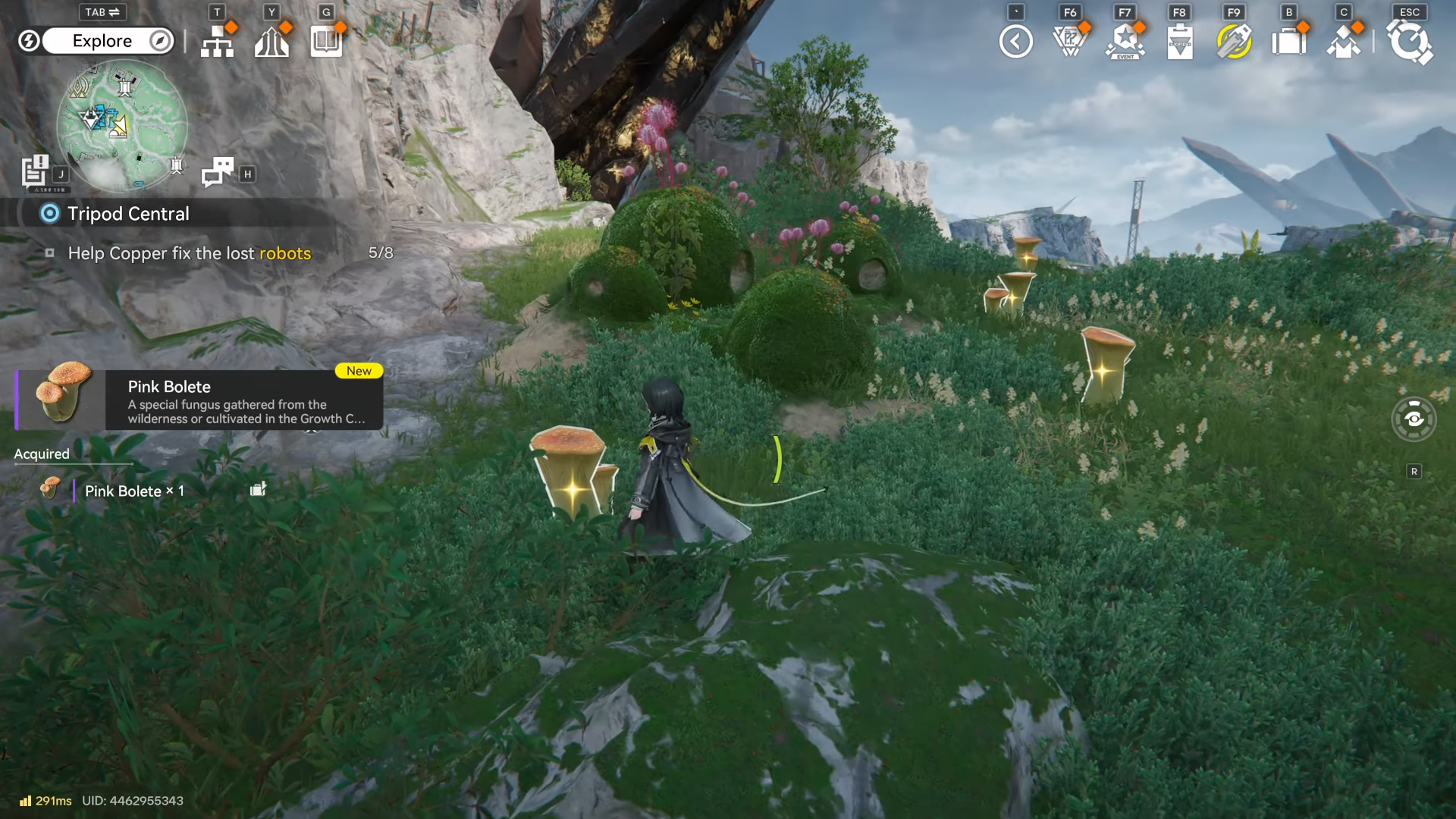
Task: Open the suitcase inventory icon
Action: (1289, 42)
